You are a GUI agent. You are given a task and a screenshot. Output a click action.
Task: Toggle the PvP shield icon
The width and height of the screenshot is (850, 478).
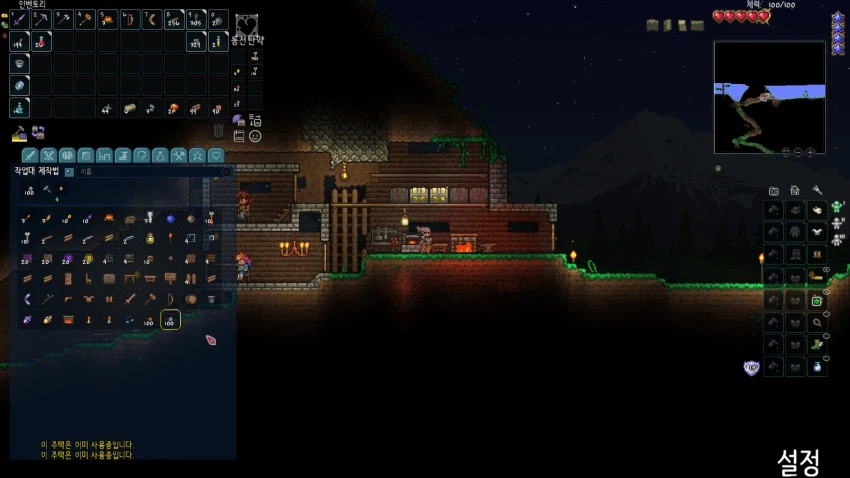point(751,367)
